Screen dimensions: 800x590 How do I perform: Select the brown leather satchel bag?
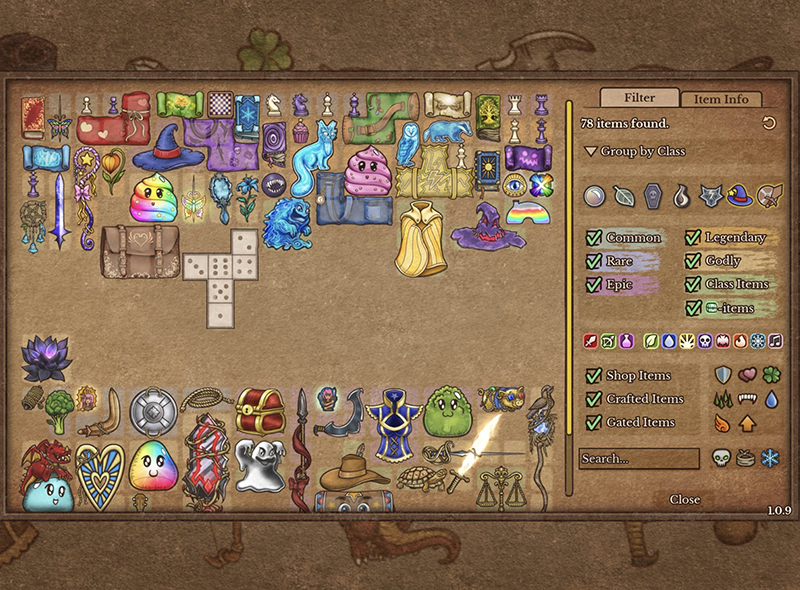tap(139, 251)
